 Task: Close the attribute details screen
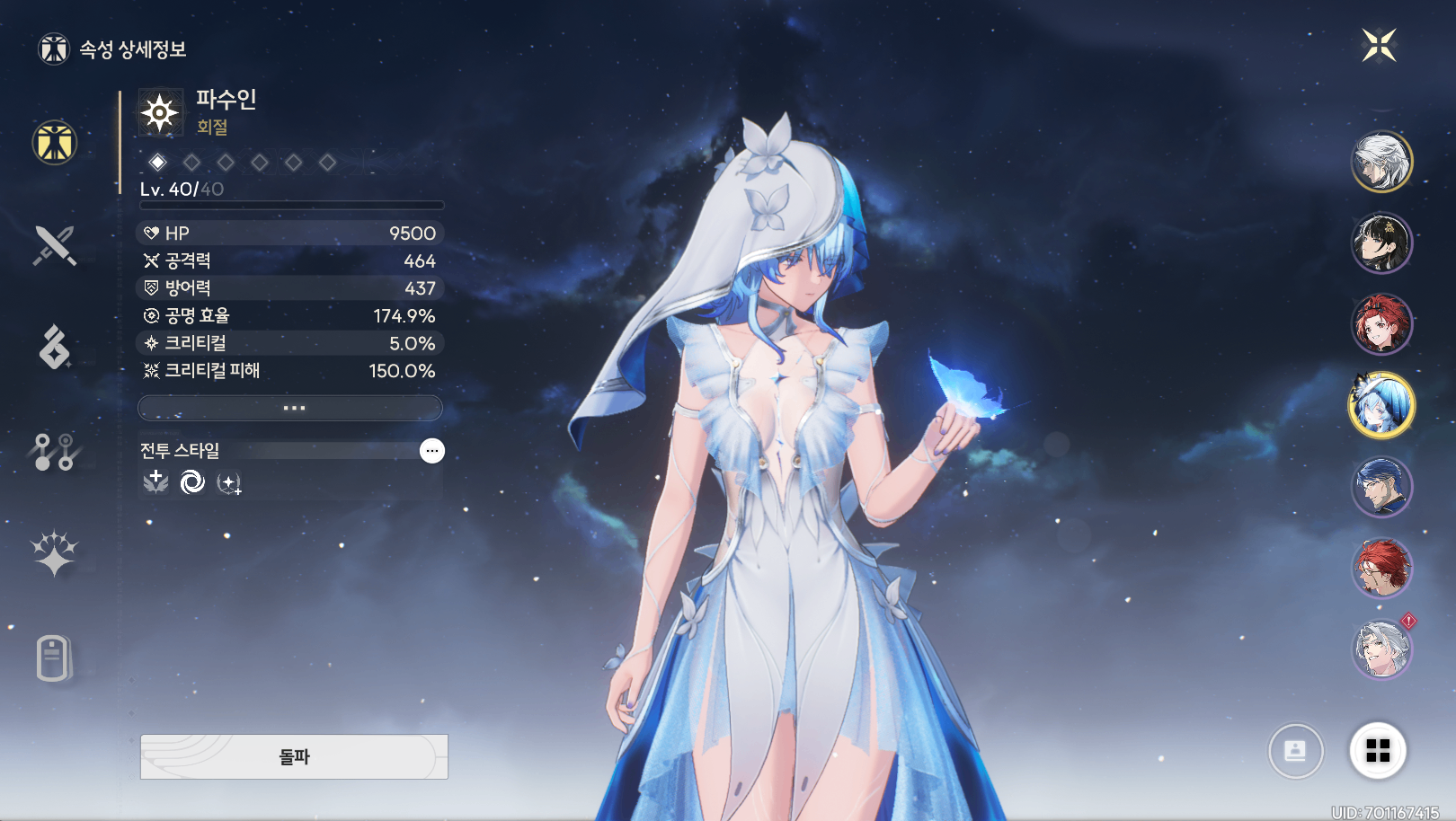[x=1378, y=45]
